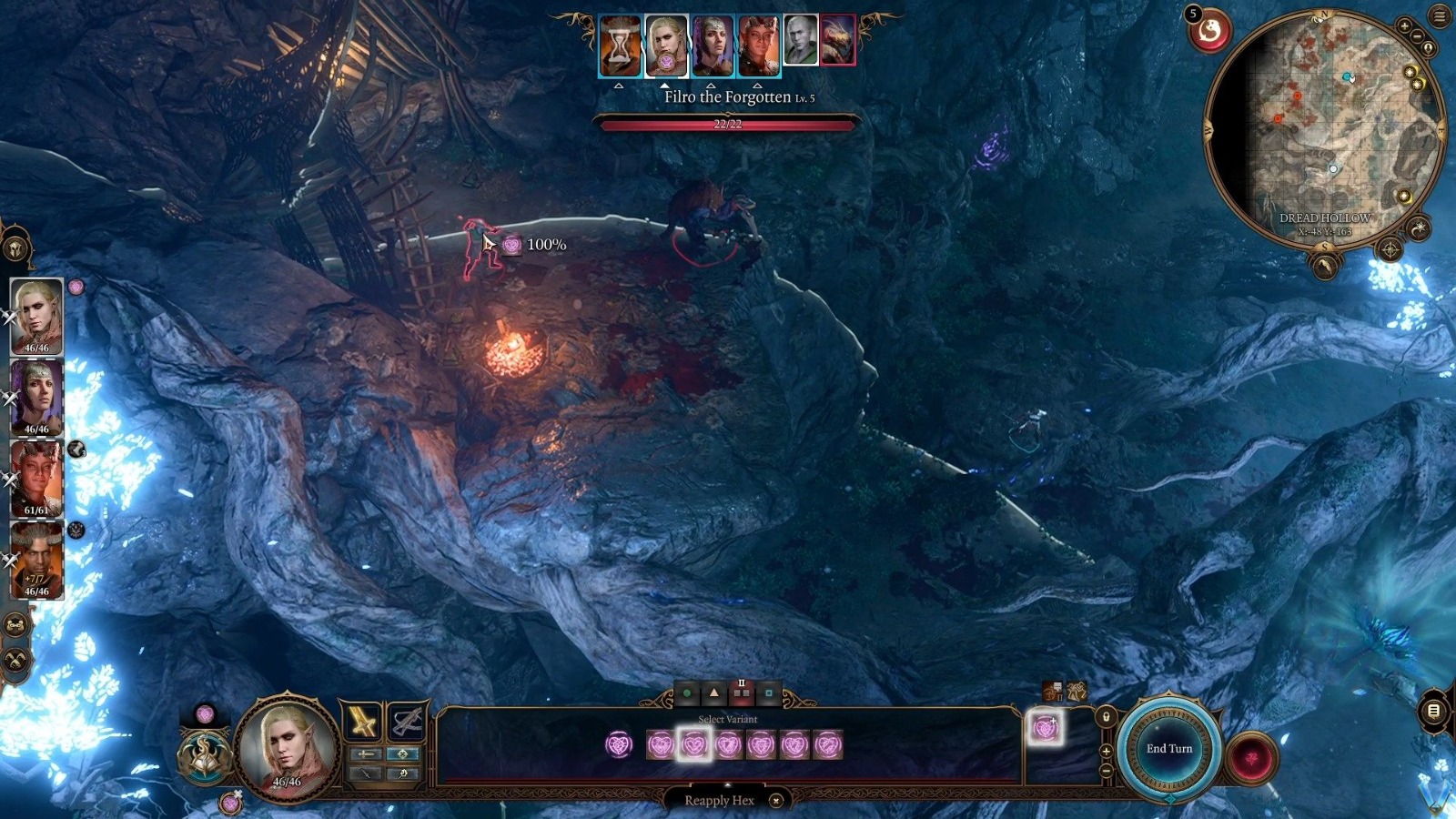1456x819 pixels.
Task: Lock the hotbar with the padlock toggle
Action: pyautogui.click(x=1107, y=716)
